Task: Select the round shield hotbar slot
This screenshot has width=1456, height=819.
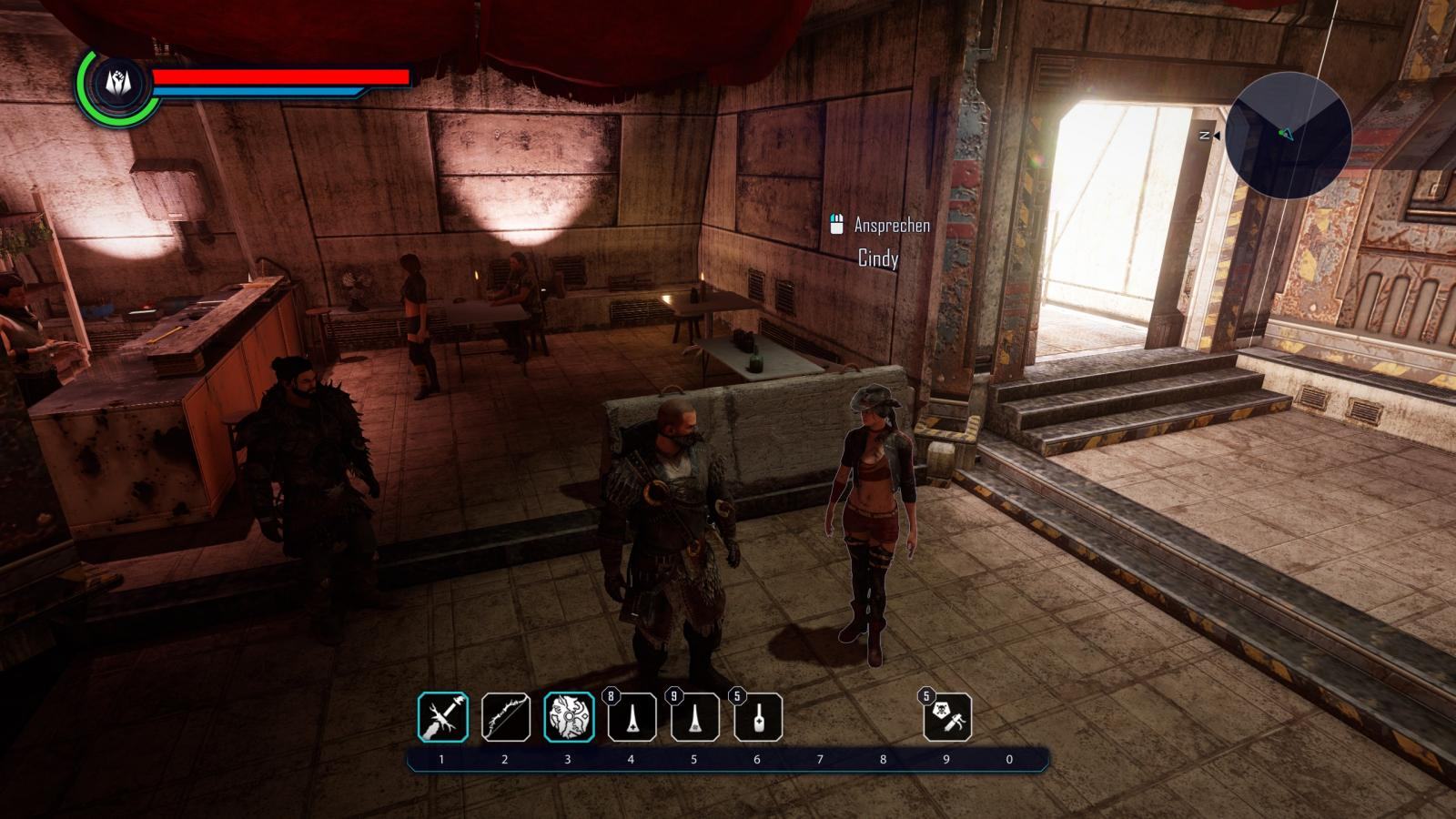Action: (x=570, y=717)
